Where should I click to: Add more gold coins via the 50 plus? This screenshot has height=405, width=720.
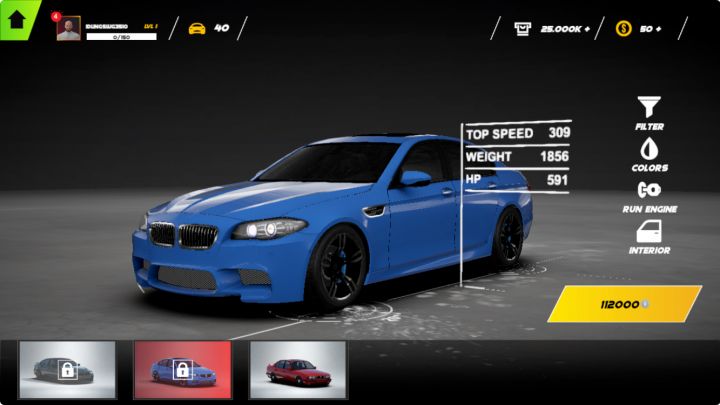pos(657,28)
